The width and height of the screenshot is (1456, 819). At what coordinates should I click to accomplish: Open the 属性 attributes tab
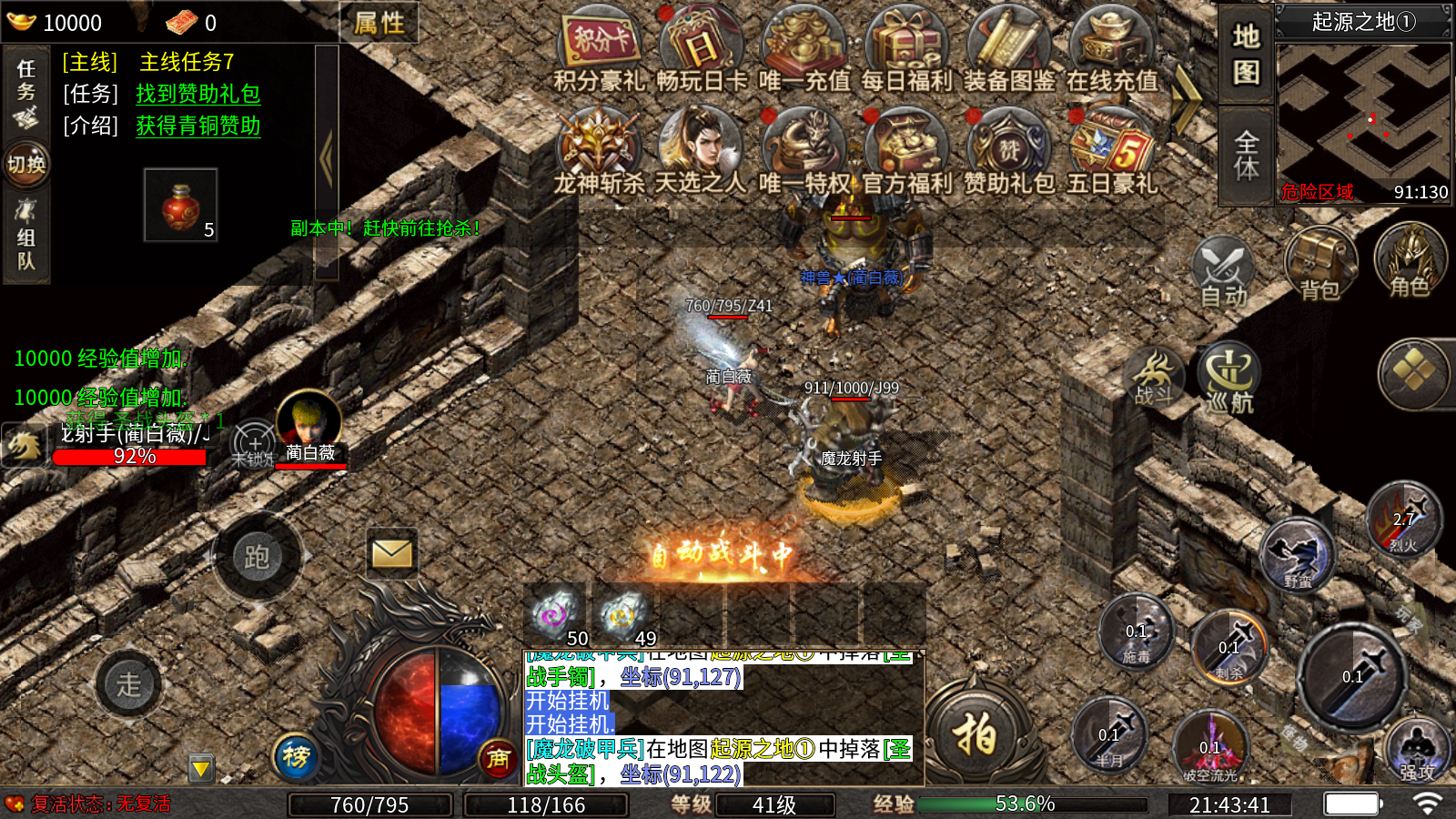point(379,23)
